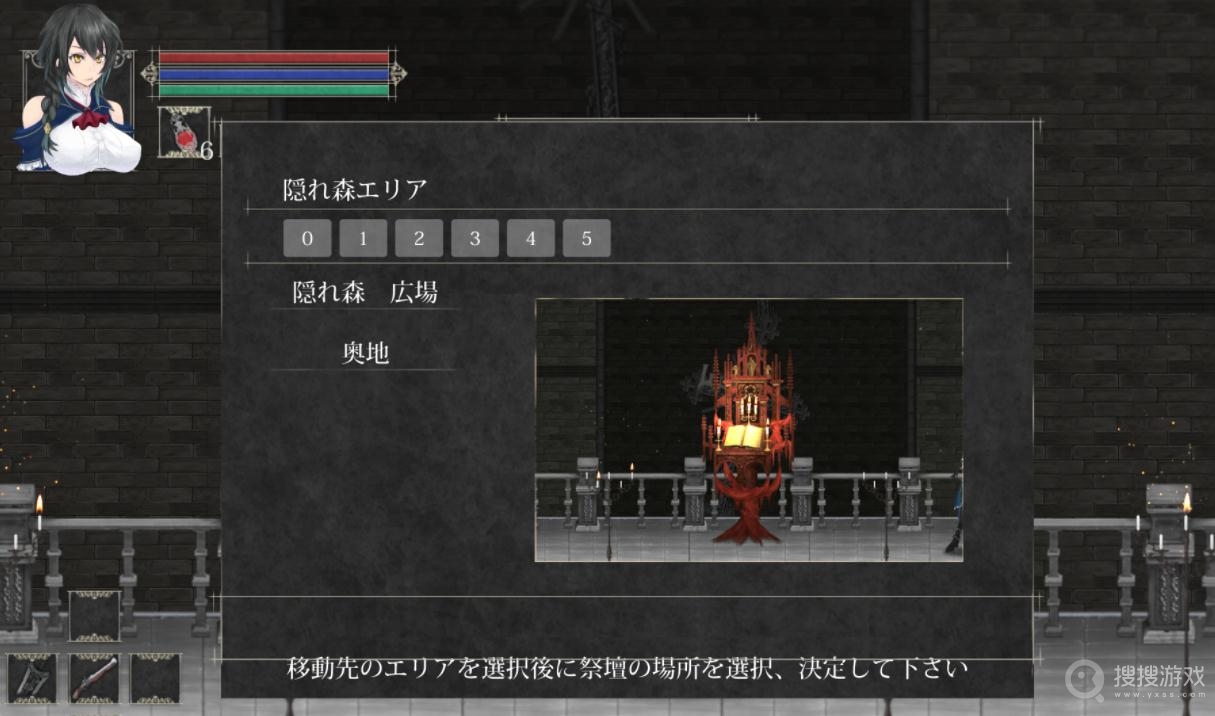Choose the 隠れ森 広場 altar destination
1215x716 pixels.
365,293
